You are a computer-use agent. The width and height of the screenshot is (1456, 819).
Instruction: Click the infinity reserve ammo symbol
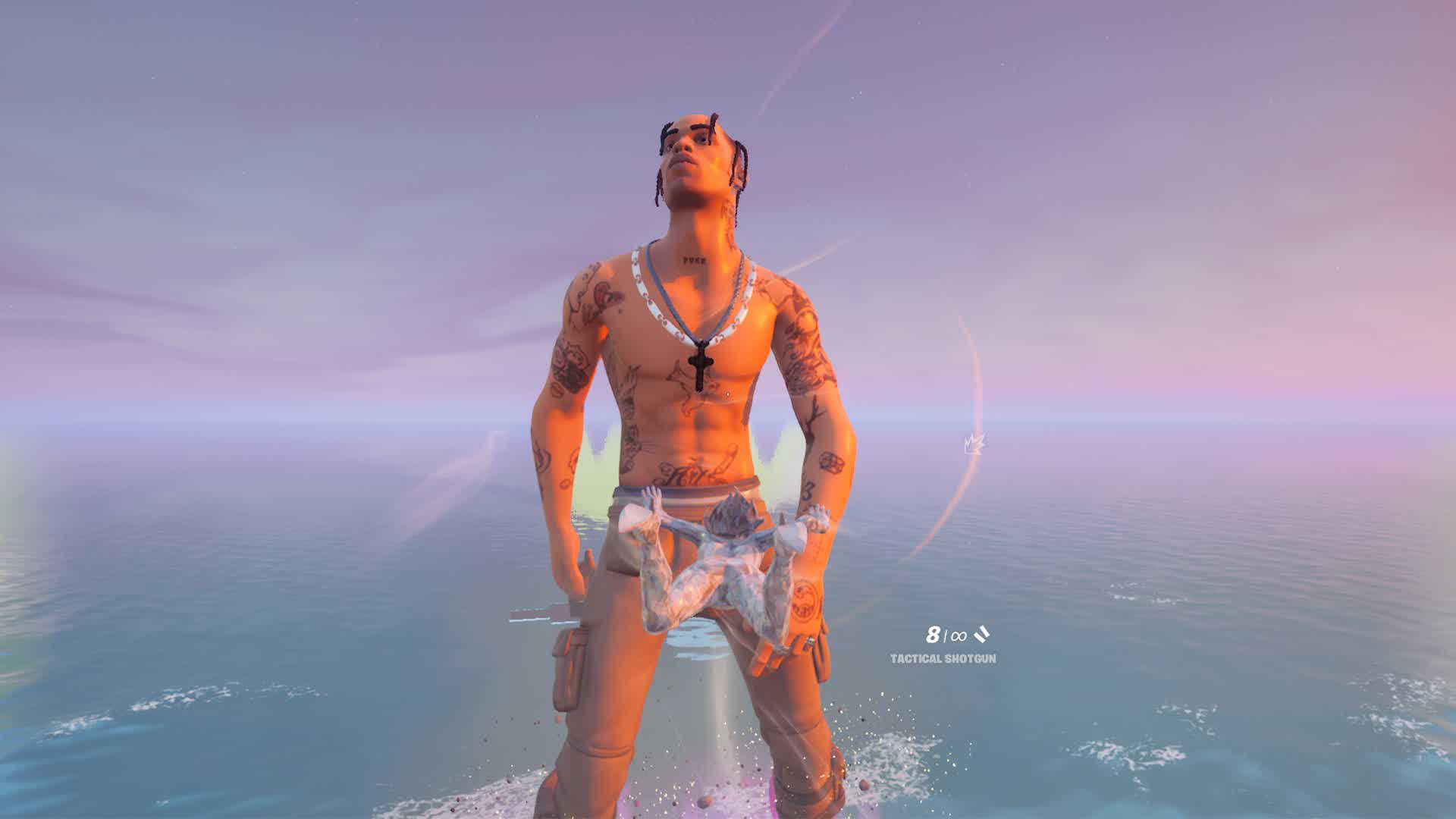point(957,637)
